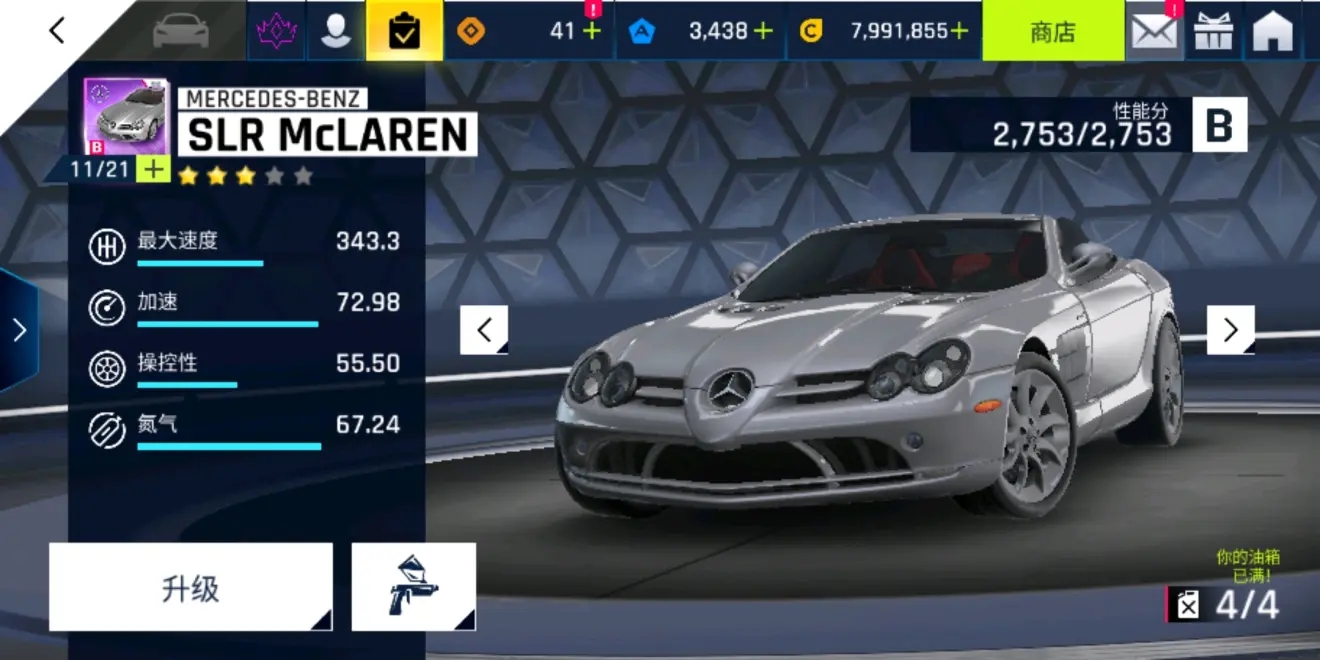Add blueprints with the green plus
The image size is (1320, 660).
pyautogui.click(x=153, y=170)
